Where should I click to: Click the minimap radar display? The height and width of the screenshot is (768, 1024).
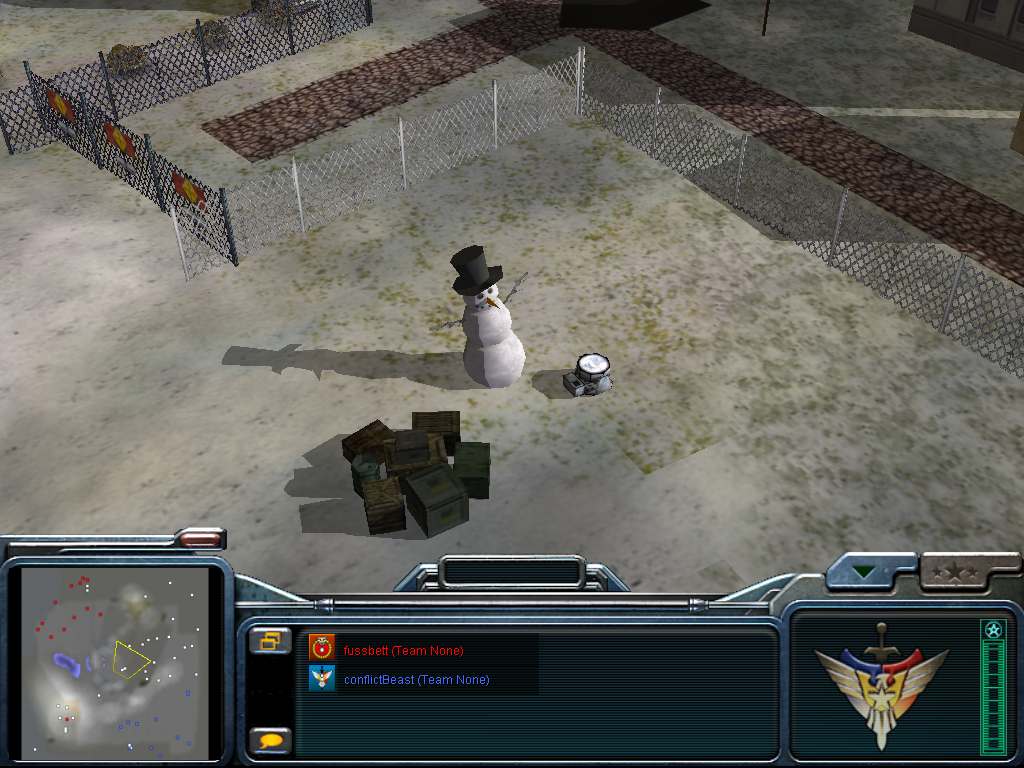pos(116,662)
